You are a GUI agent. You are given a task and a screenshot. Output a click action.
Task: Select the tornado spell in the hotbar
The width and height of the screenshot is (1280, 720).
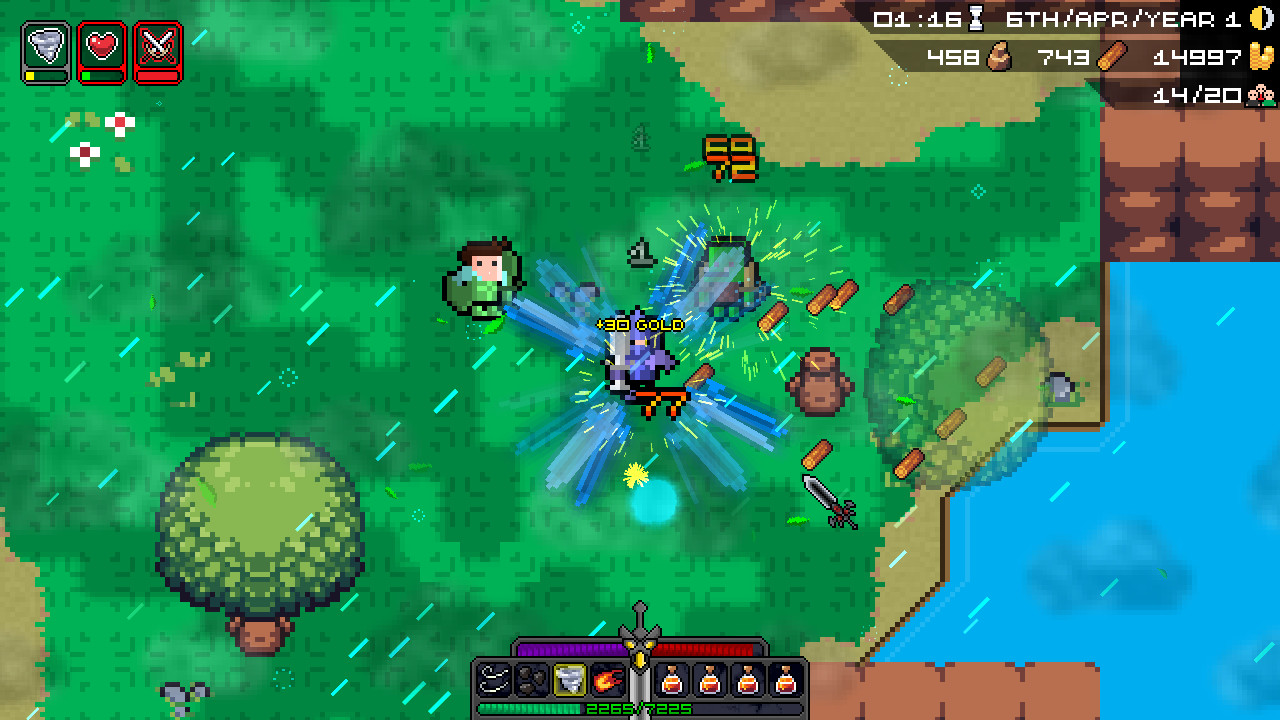pyautogui.click(x=568, y=680)
